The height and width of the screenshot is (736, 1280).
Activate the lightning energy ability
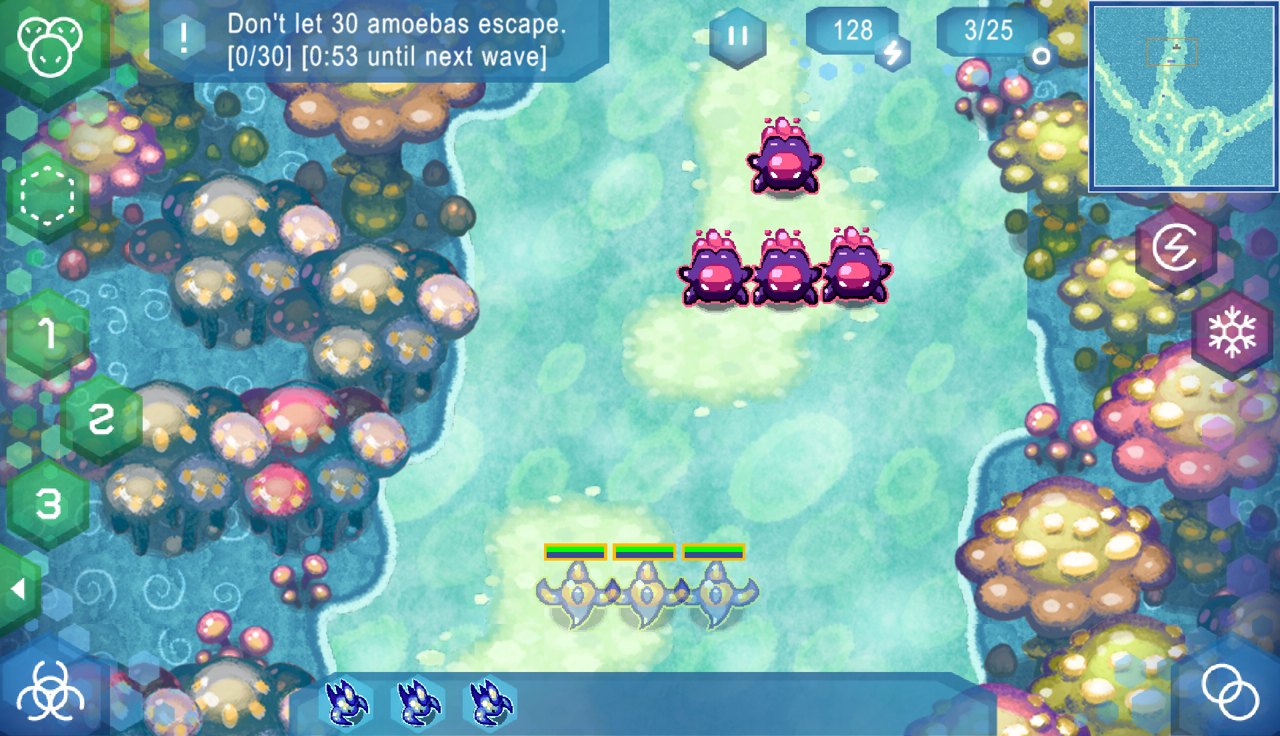pos(1175,247)
